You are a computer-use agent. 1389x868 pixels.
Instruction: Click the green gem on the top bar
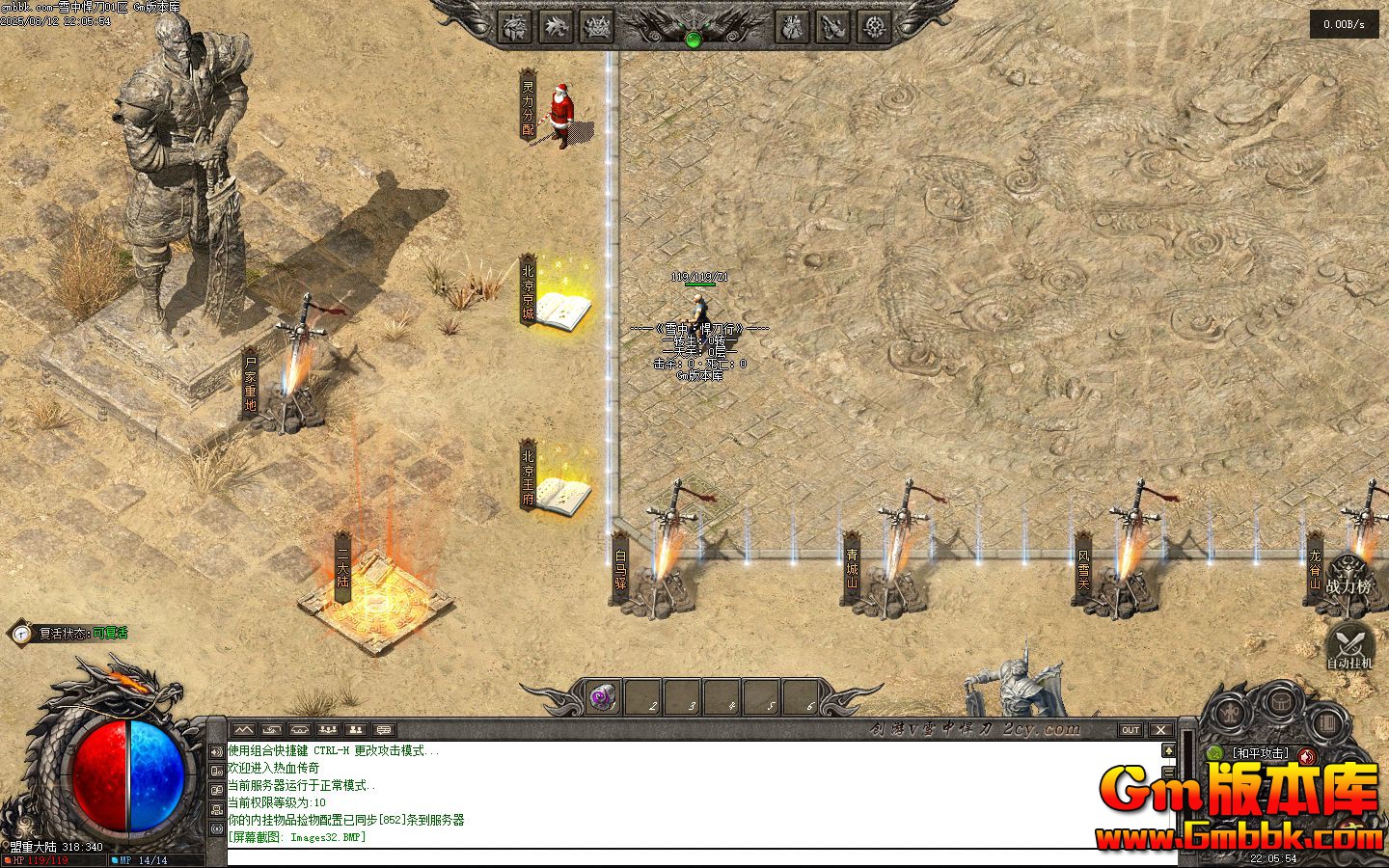click(693, 40)
